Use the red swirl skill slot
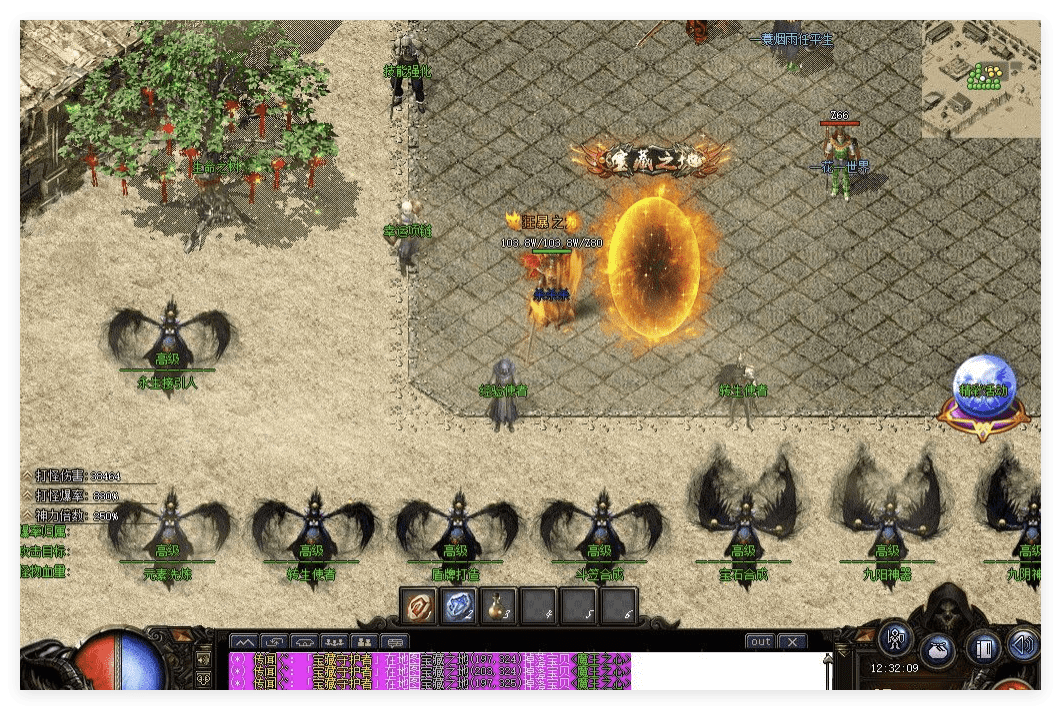This screenshot has width=1061, height=710. pos(418,605)
